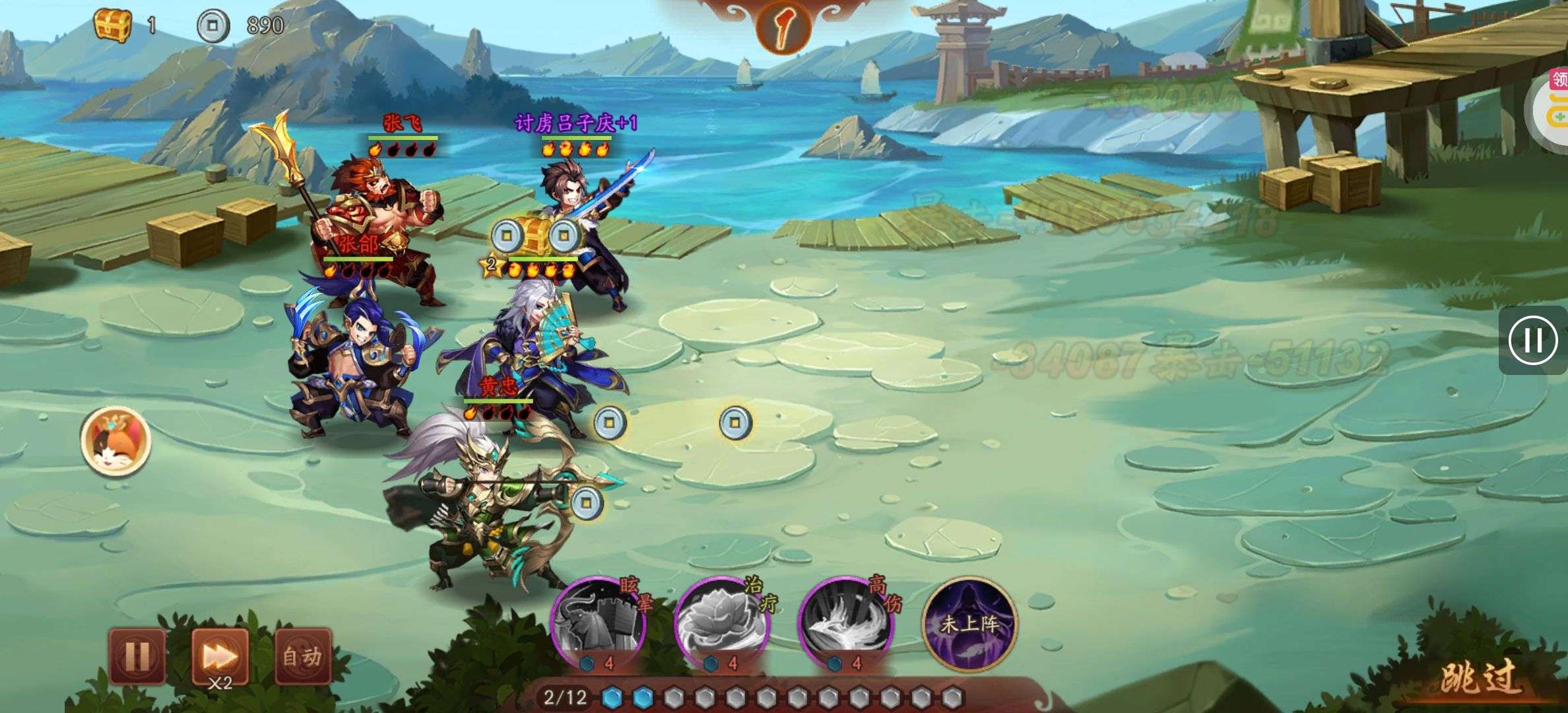Tap the cat pet avatar icon
This screenshot has width=1568, height=713.
(x=116, y=441)
